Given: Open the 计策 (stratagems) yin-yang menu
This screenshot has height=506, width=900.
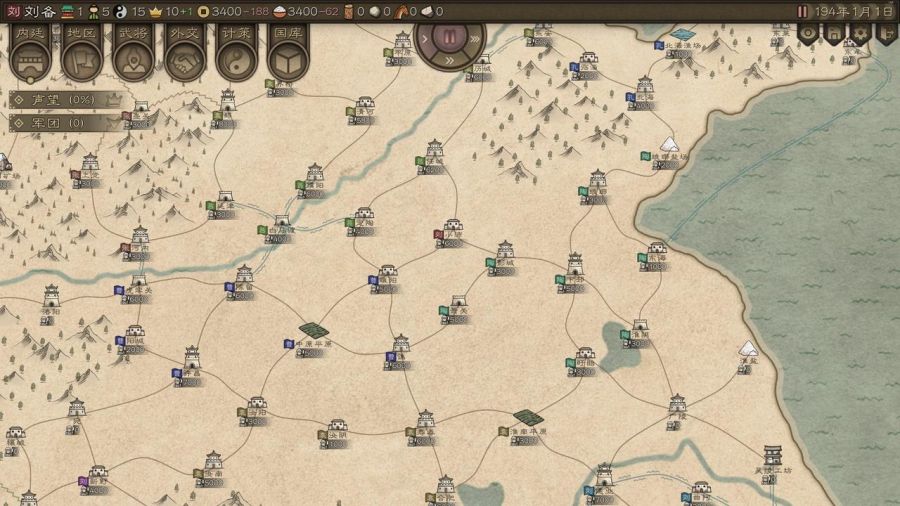Looking at the screenshot, I should pos(237,53).
